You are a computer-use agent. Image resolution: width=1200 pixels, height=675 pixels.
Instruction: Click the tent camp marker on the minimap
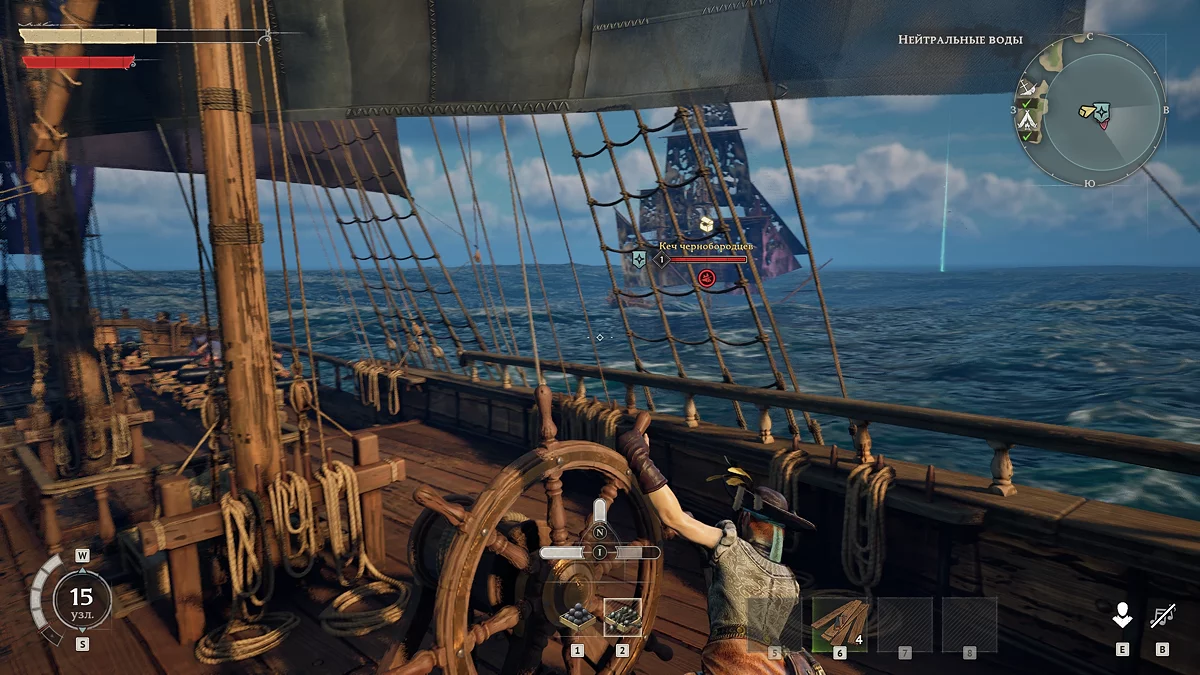(x=1027, y=121)
